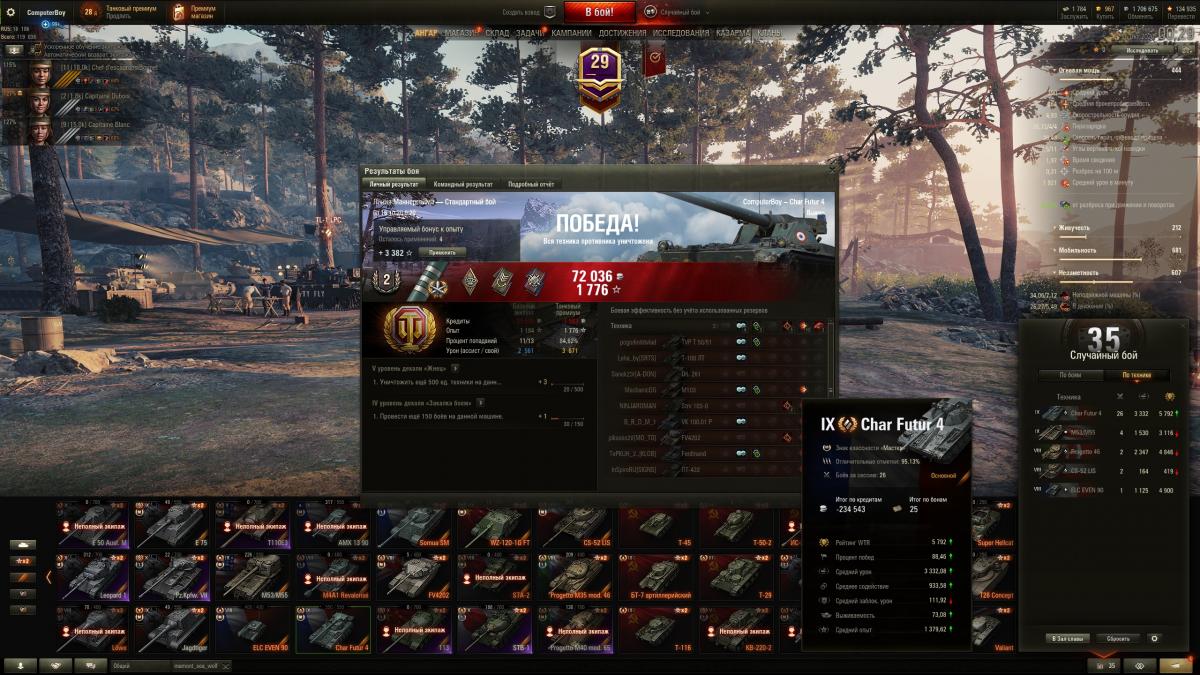Start the battle with the red В бой! button
Viewport: 1200px width, 675px height.
pyautogui.click(x=598, y=12)
